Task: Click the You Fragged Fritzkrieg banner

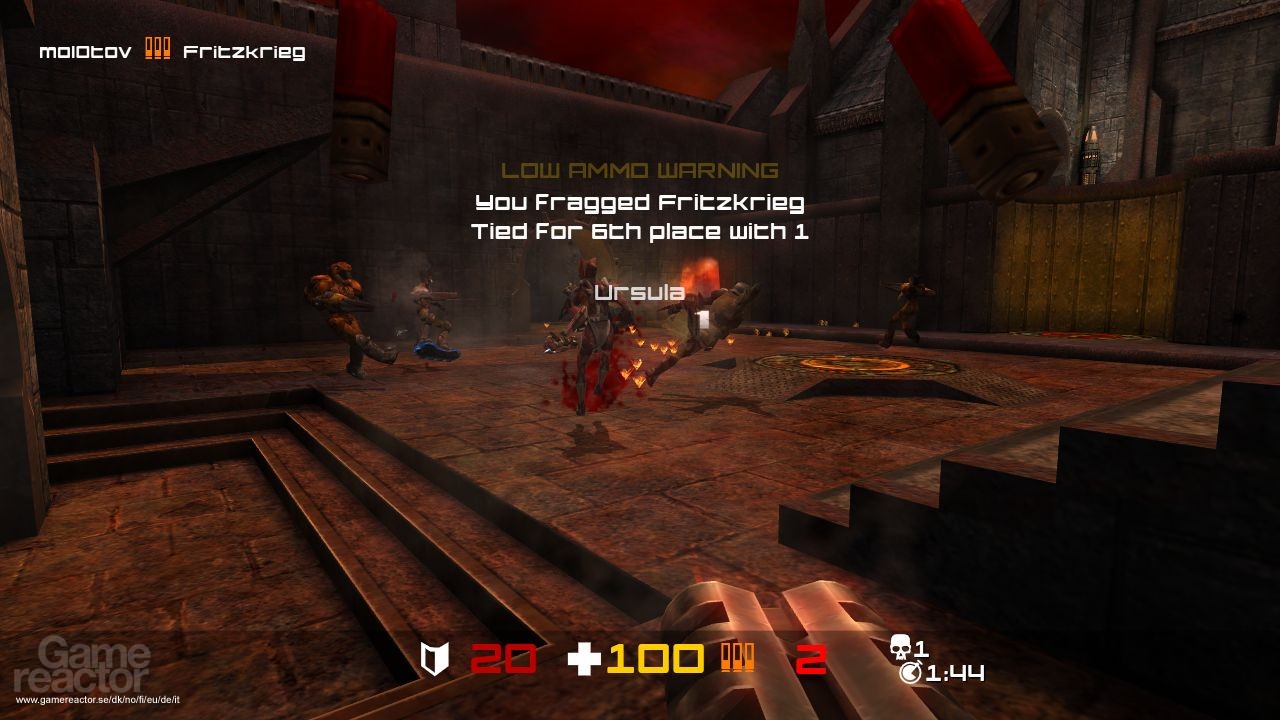Action: coord(640,205)
